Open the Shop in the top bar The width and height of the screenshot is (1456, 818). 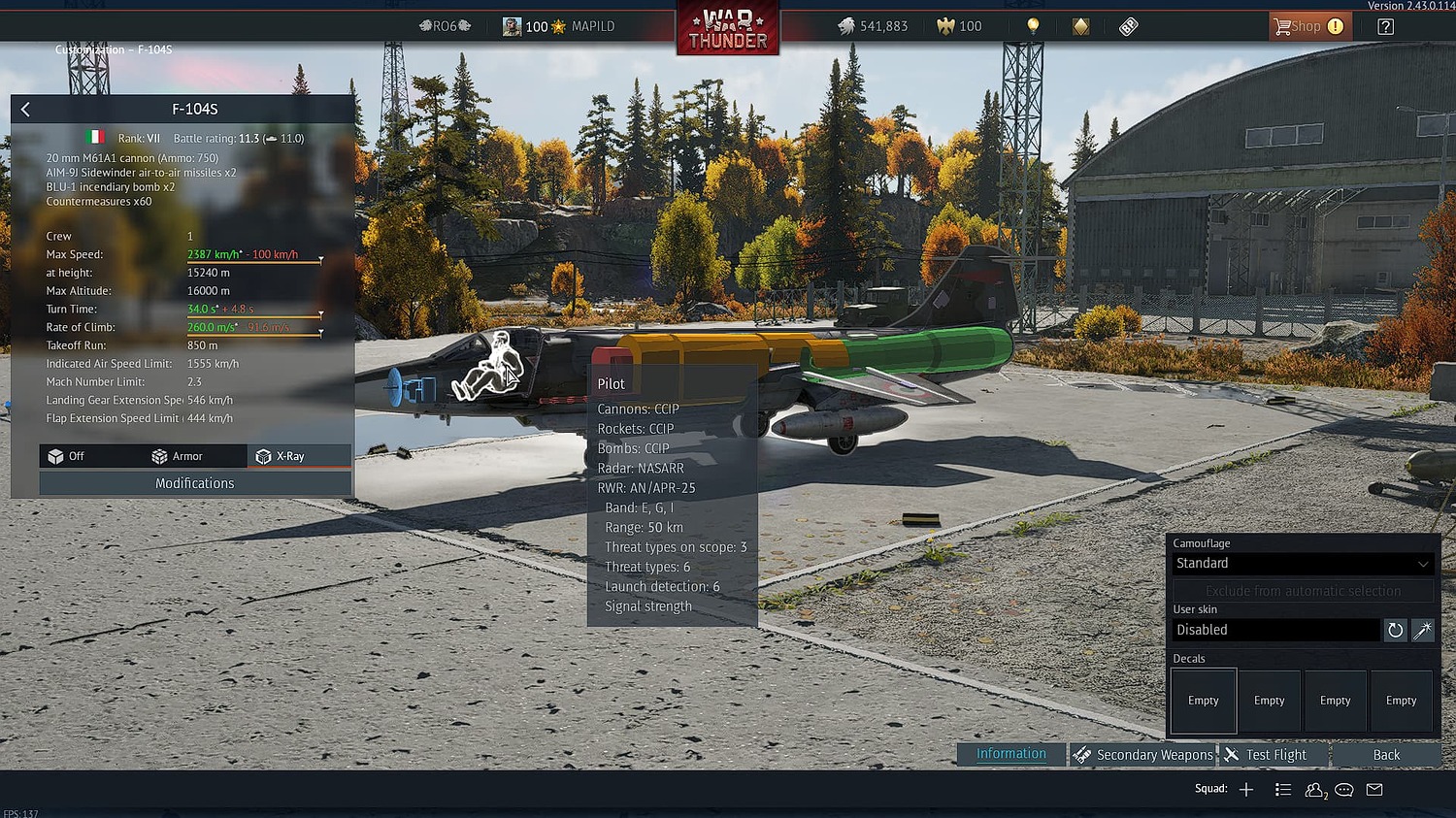pos(1306,26)
